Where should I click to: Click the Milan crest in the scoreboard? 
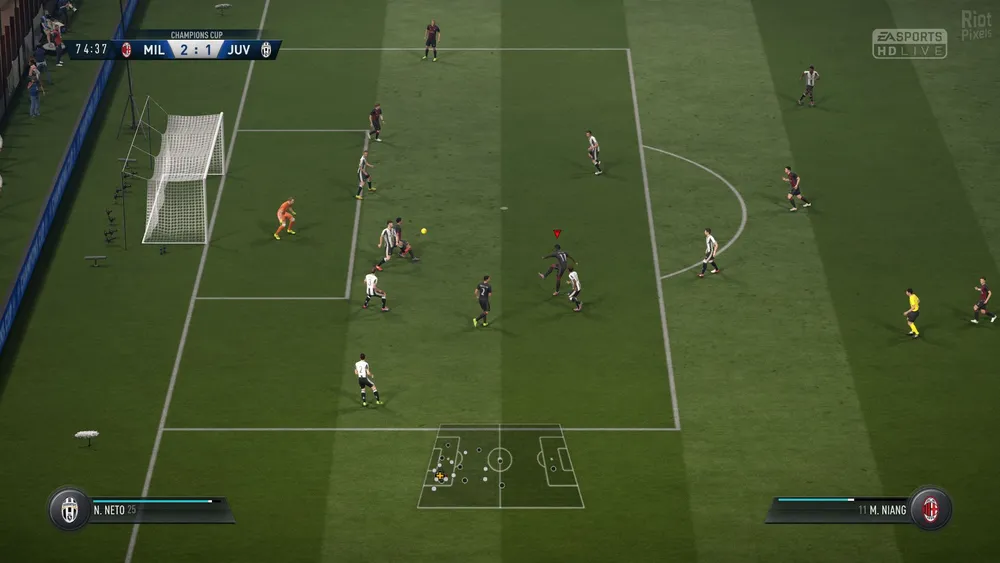click(127, 50)
